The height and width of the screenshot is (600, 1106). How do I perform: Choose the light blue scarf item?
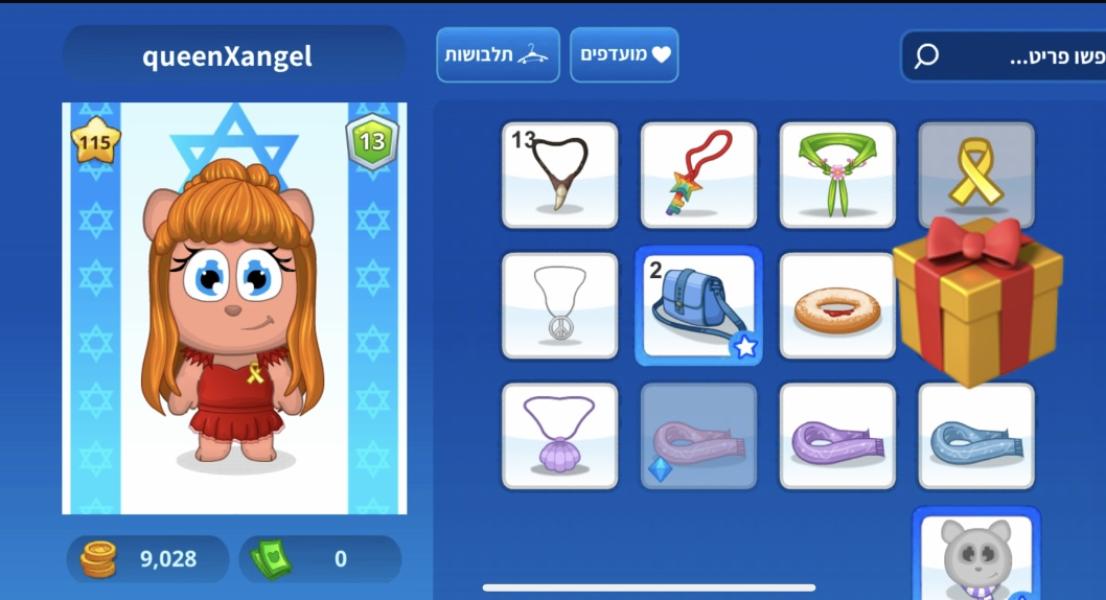[976, 436]
